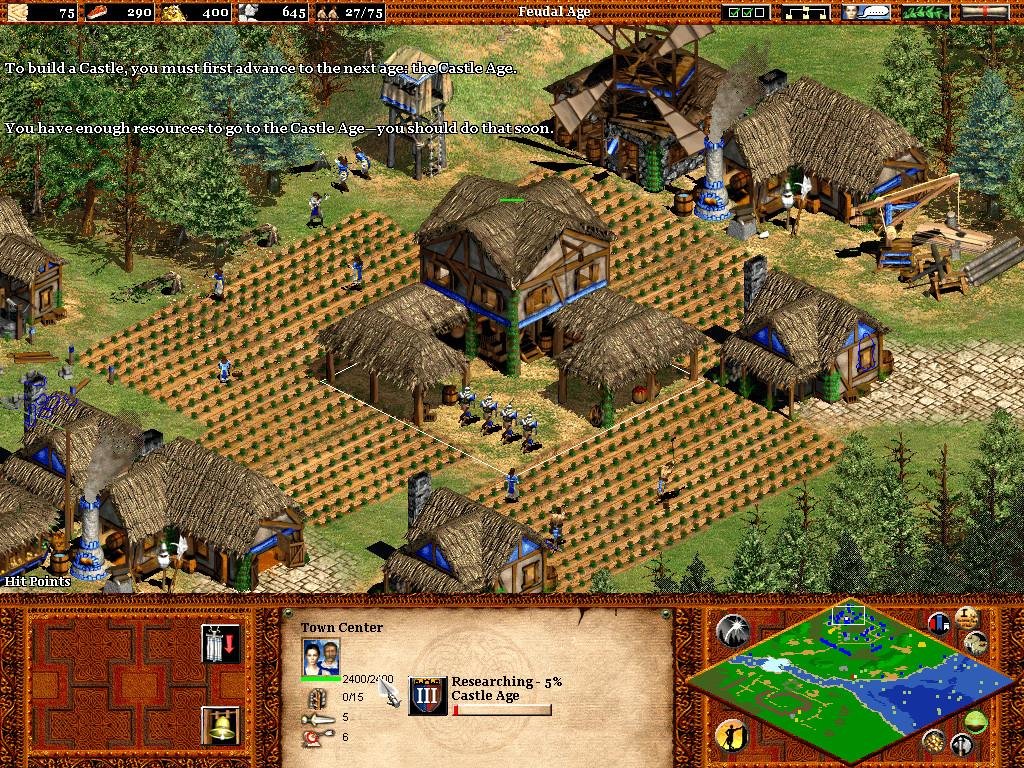Open the objectives checklist button
Image resolution: width=1024 pixels, height=768 pixels.
[x=747, y=13]
